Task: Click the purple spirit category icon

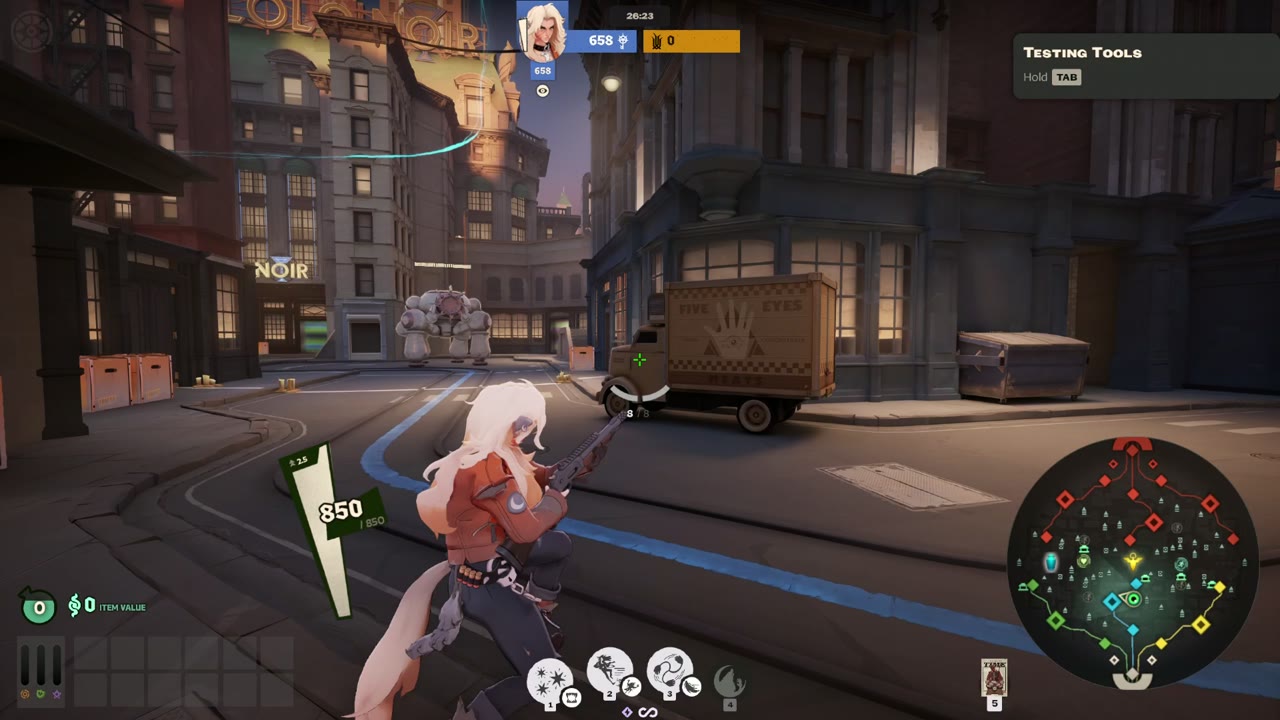Action: (56, 693)
